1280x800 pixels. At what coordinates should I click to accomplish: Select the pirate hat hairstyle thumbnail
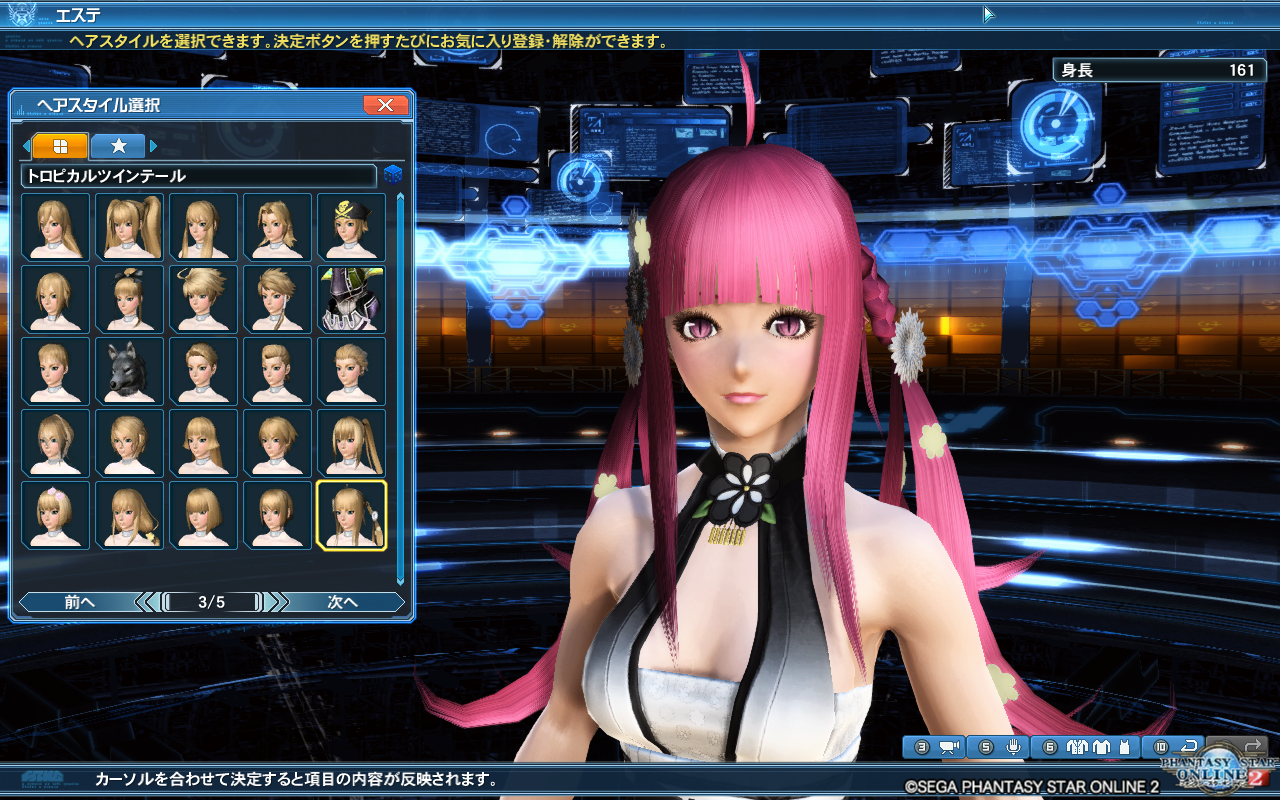click(x=351, y=227)
